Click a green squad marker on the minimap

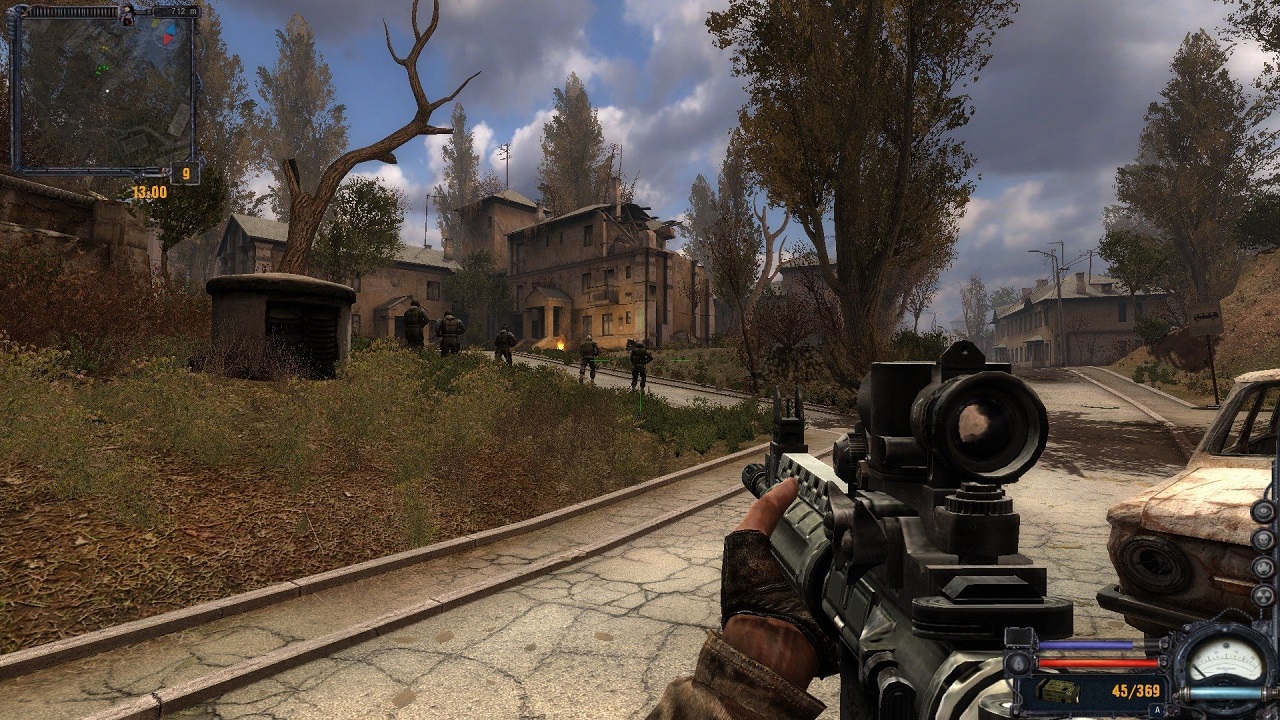point(102,70)
